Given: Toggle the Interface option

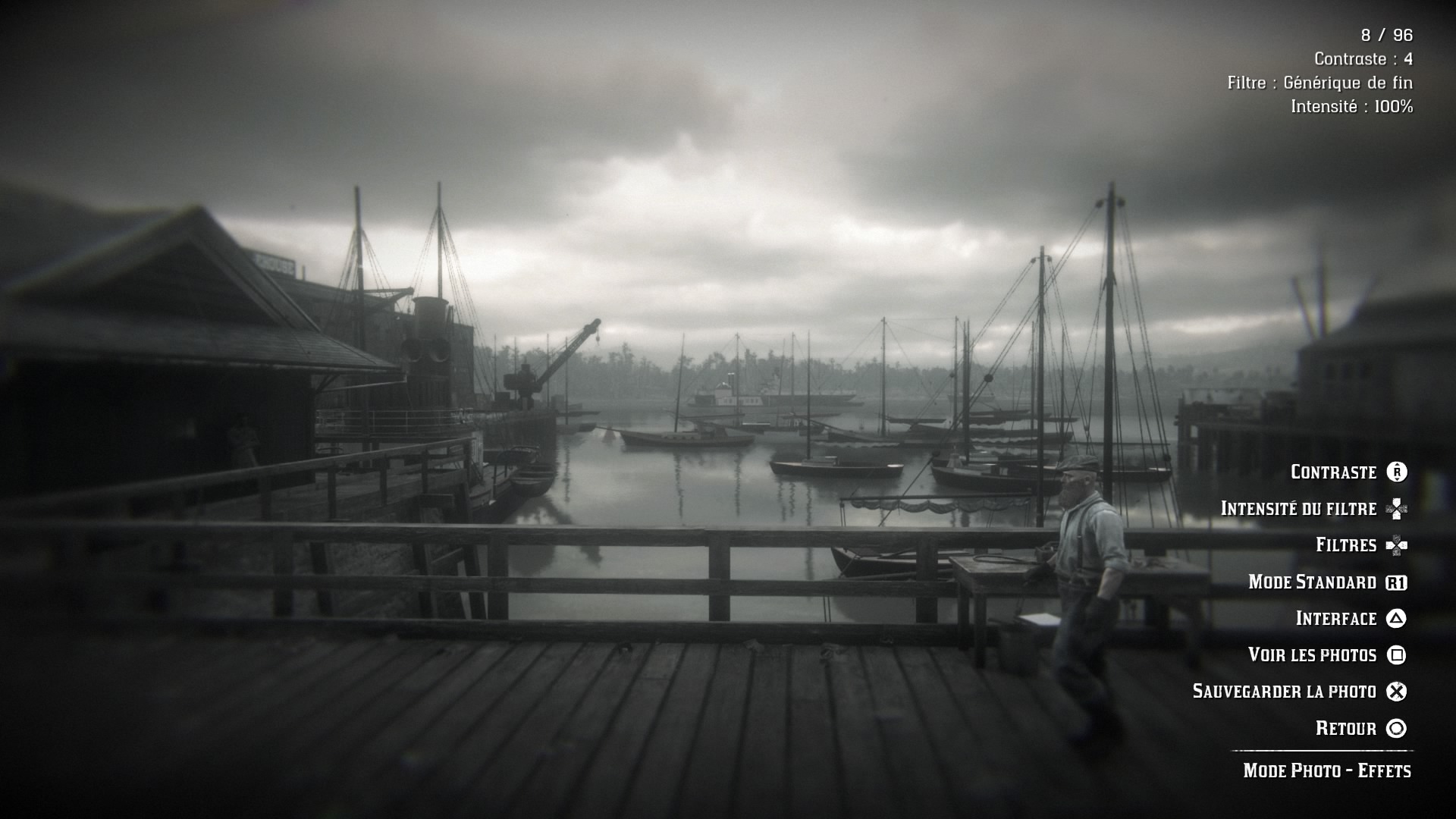Looking at the screenshot, I should (1336, 619).
